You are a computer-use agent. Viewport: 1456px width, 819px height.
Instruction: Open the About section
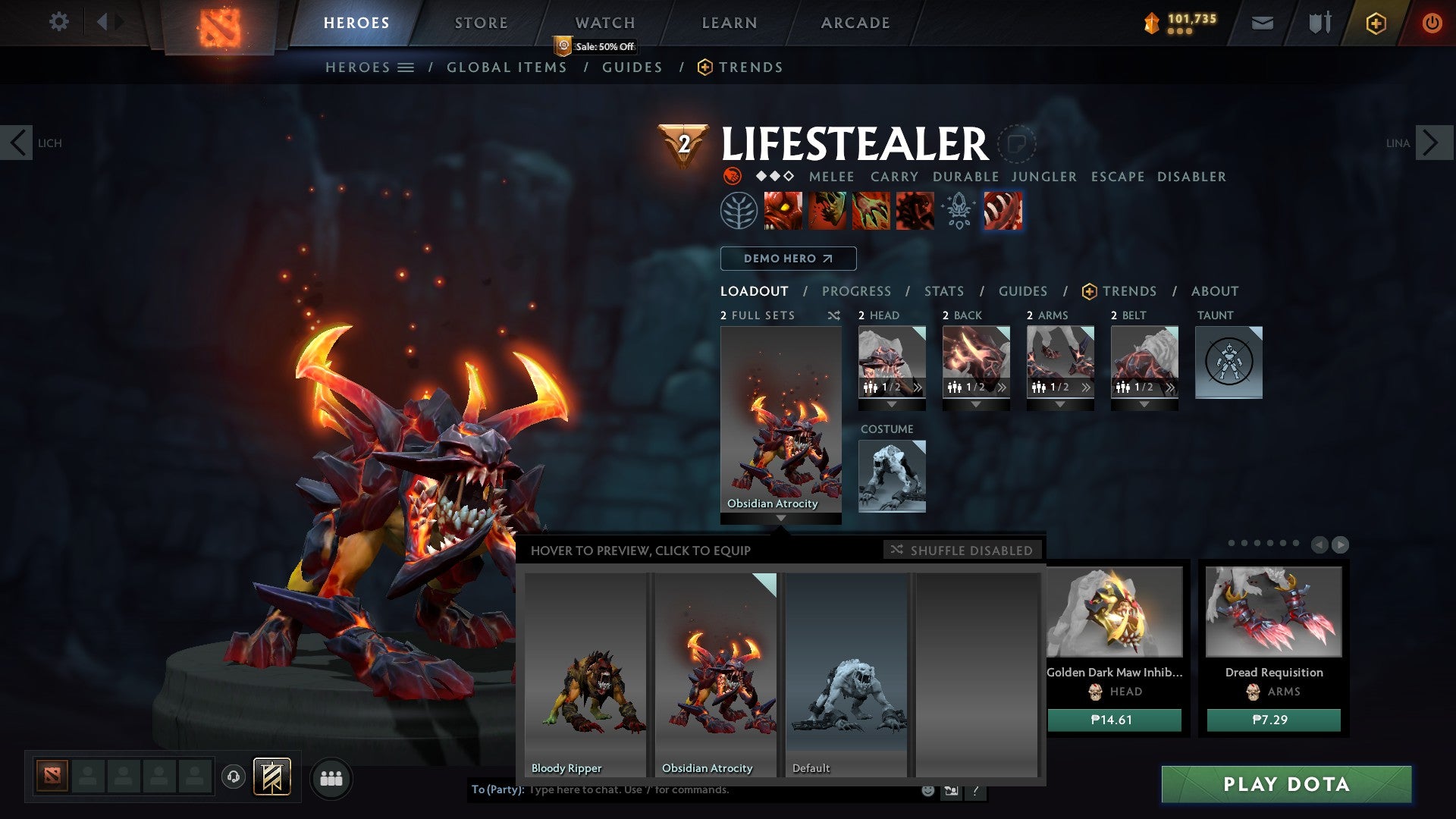pos(1214,291)
